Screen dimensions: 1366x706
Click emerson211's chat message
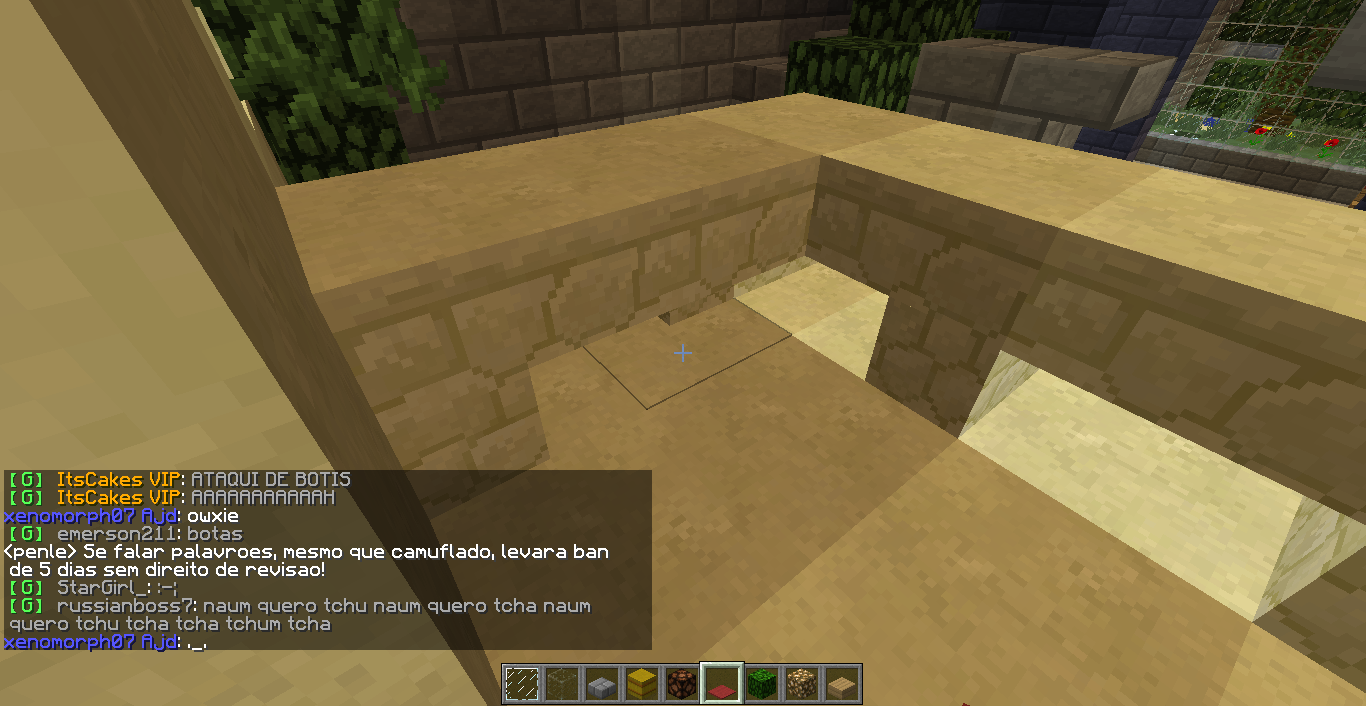pyautogui.click(x=214, y=534)
